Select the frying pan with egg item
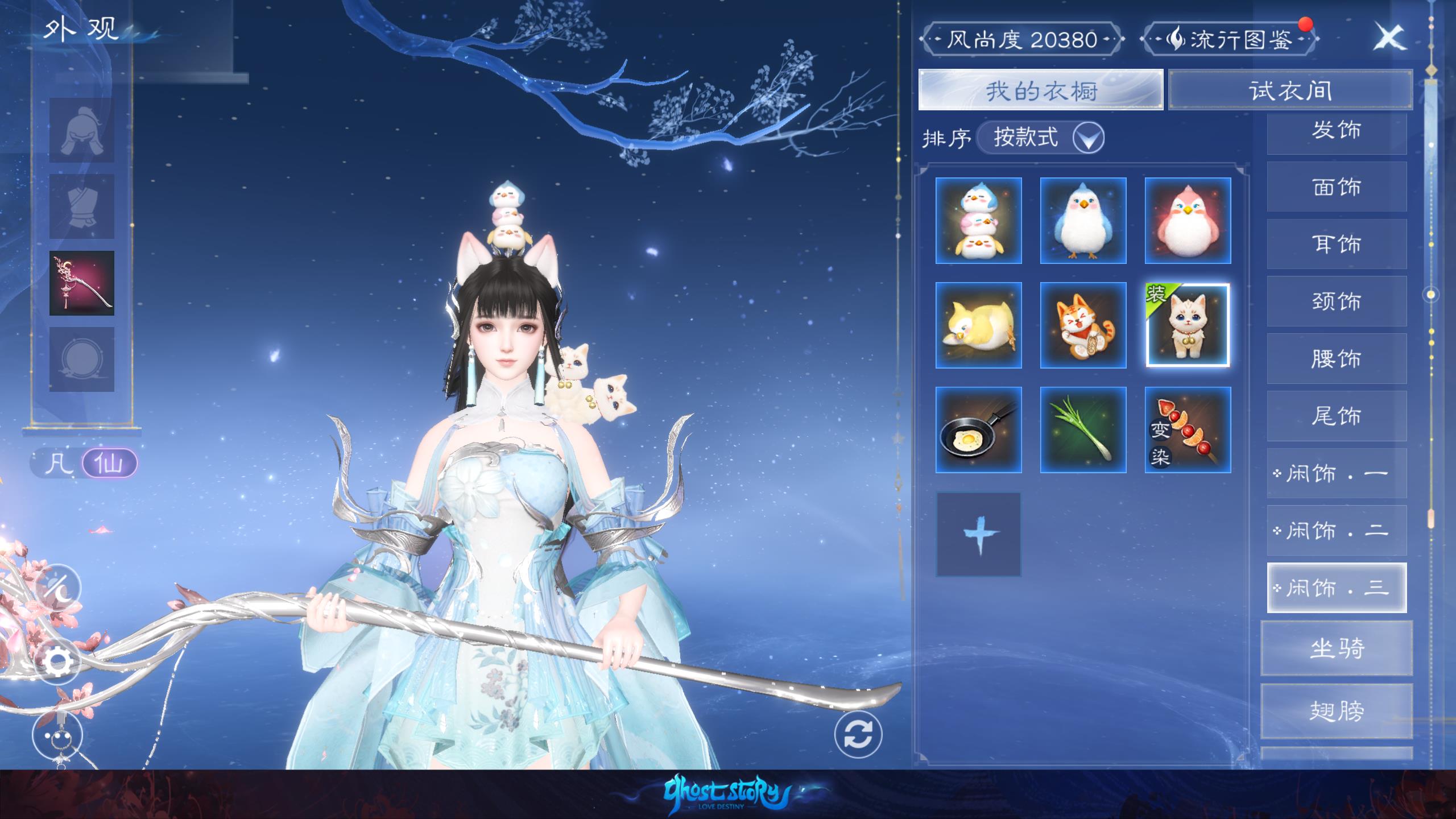The height and width of the screenshot is (819, 1456). [x=978, y=430]
